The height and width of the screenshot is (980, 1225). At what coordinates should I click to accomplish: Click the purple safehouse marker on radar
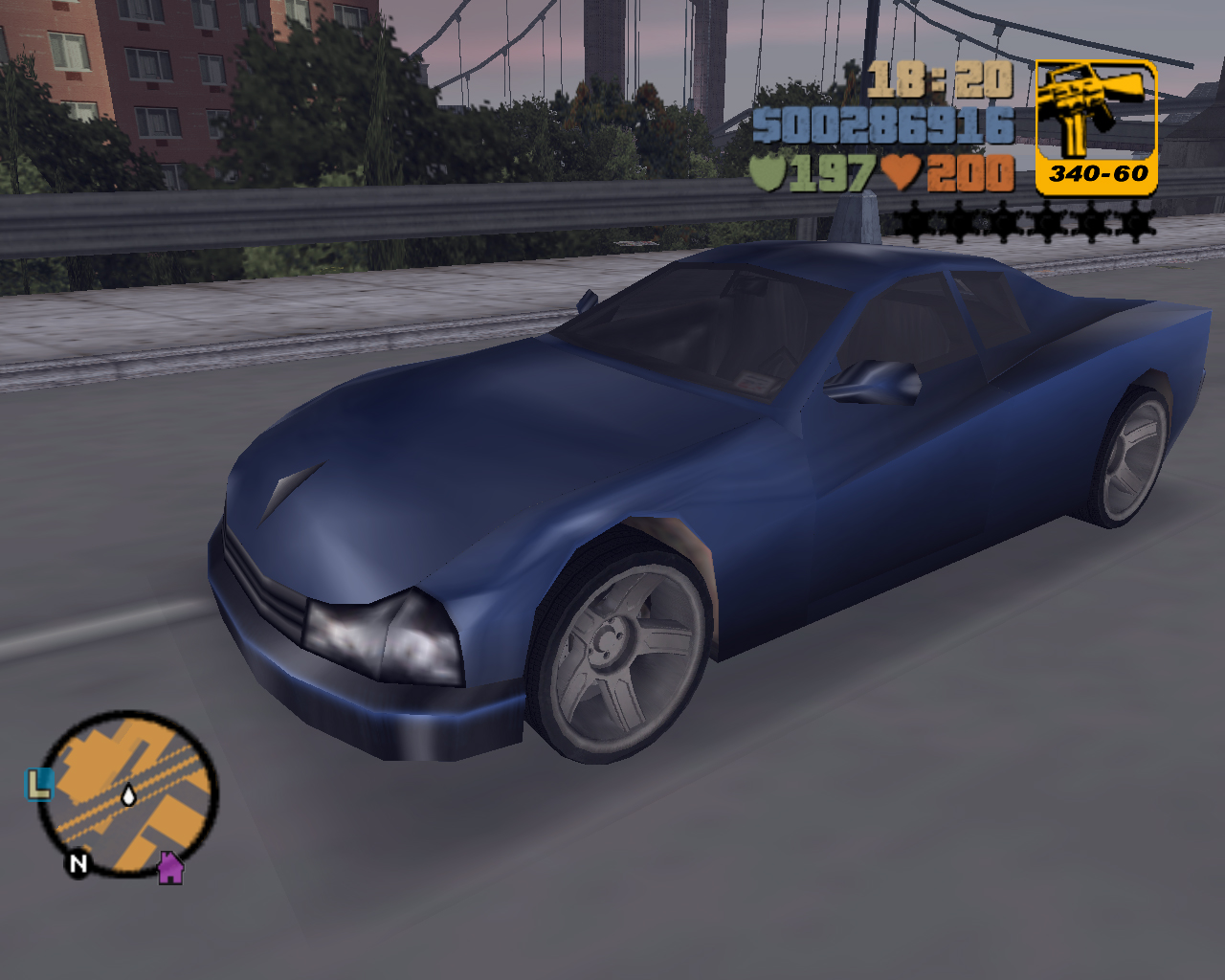[170, 868]
